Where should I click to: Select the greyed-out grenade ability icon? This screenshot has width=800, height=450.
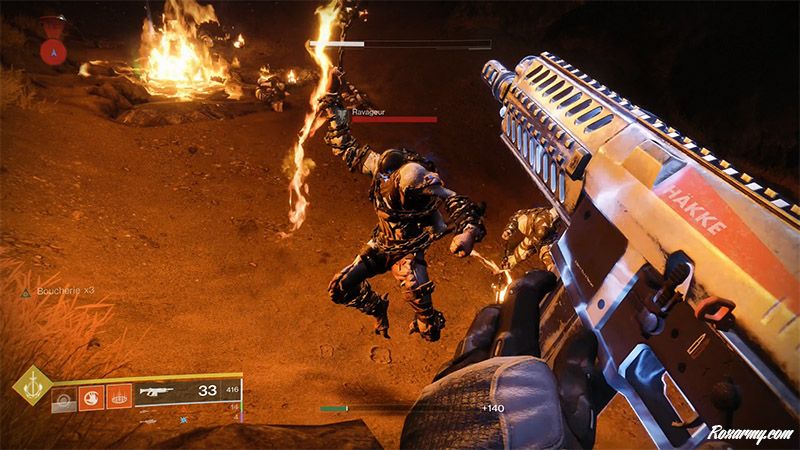64,399
